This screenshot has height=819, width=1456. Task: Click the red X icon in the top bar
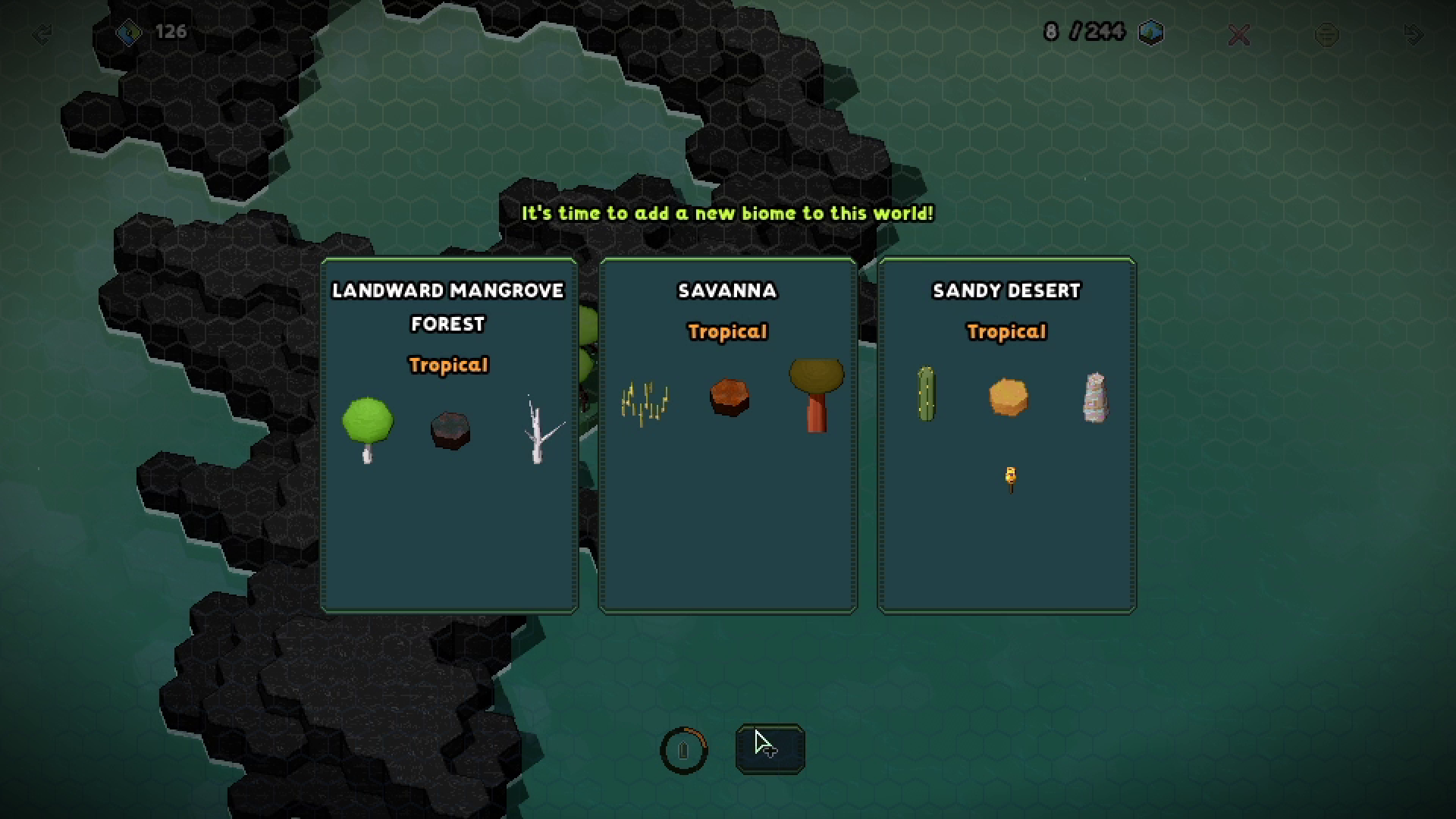tap(1239, 34)
